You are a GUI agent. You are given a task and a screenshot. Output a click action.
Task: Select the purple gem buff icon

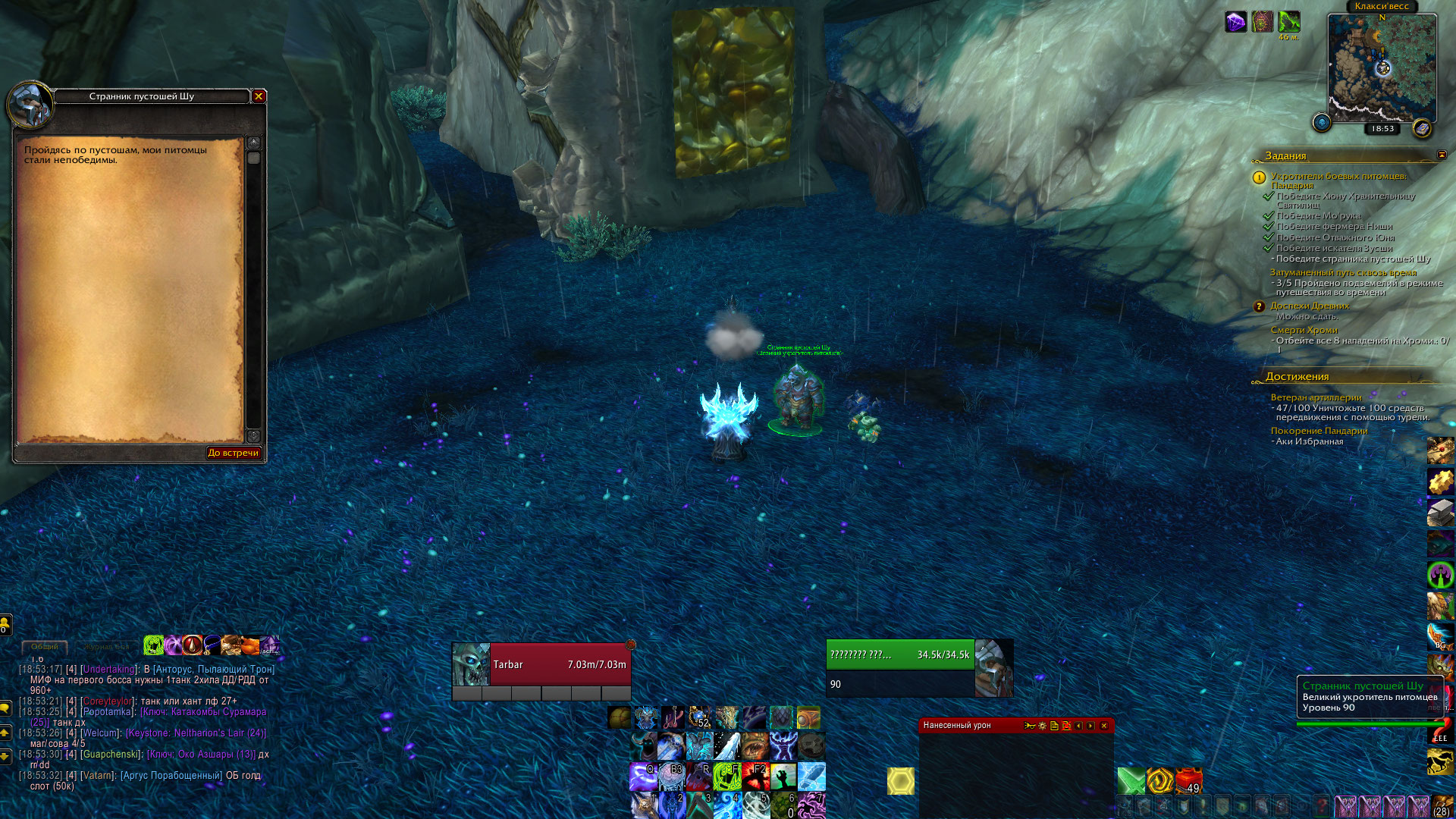[1235, 22]
